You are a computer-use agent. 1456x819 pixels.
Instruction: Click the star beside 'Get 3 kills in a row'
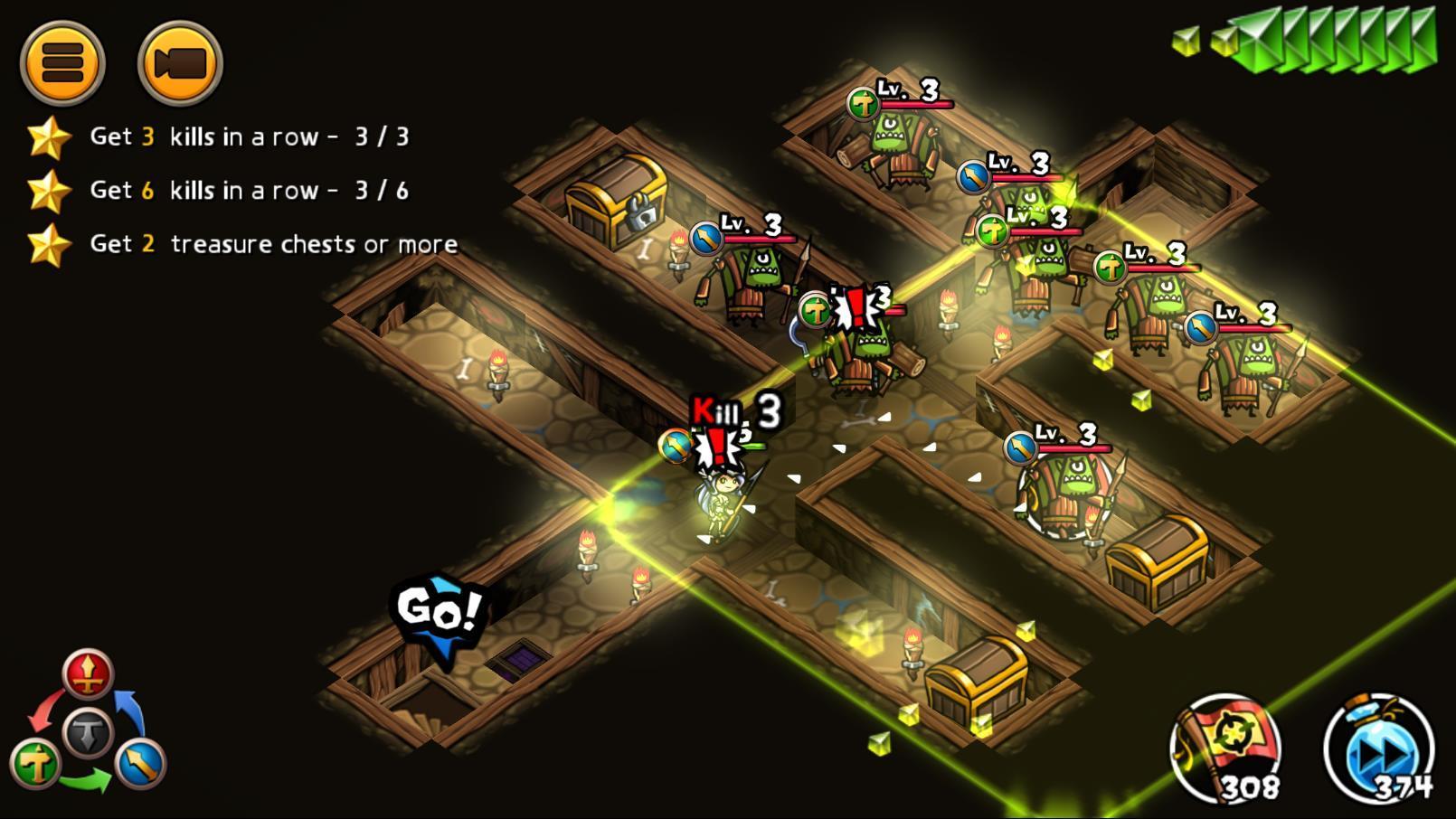tap(52, 136)
